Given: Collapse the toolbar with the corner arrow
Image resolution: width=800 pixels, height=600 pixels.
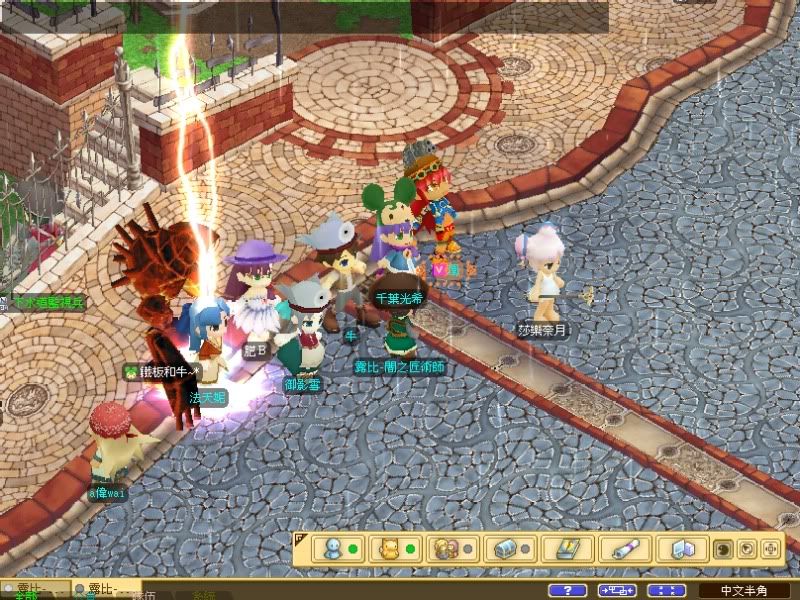Looking at the screenshot, I should pyautogui.click(x=299, y=538).
